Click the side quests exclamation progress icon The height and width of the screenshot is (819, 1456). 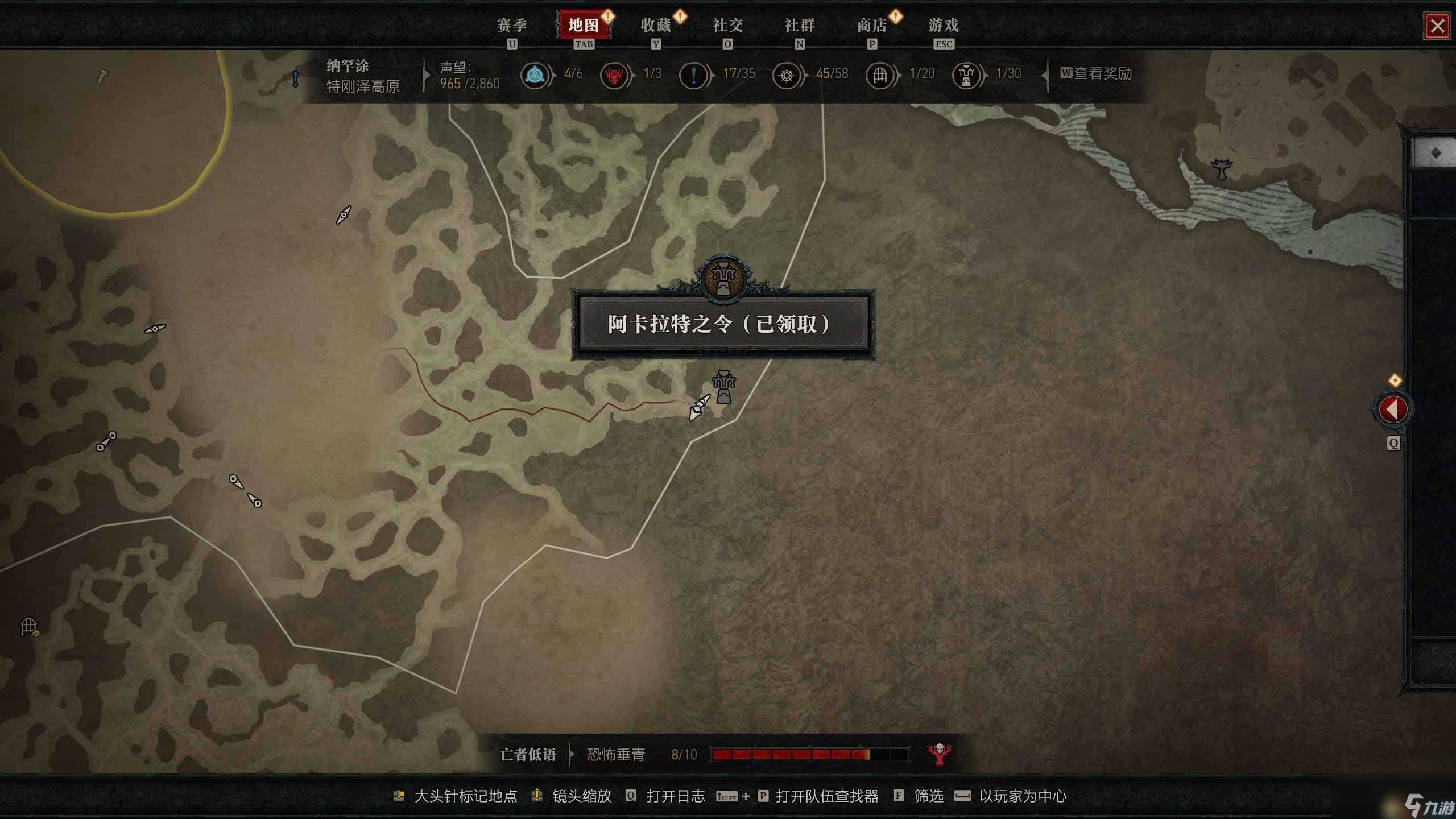point(693,75)
